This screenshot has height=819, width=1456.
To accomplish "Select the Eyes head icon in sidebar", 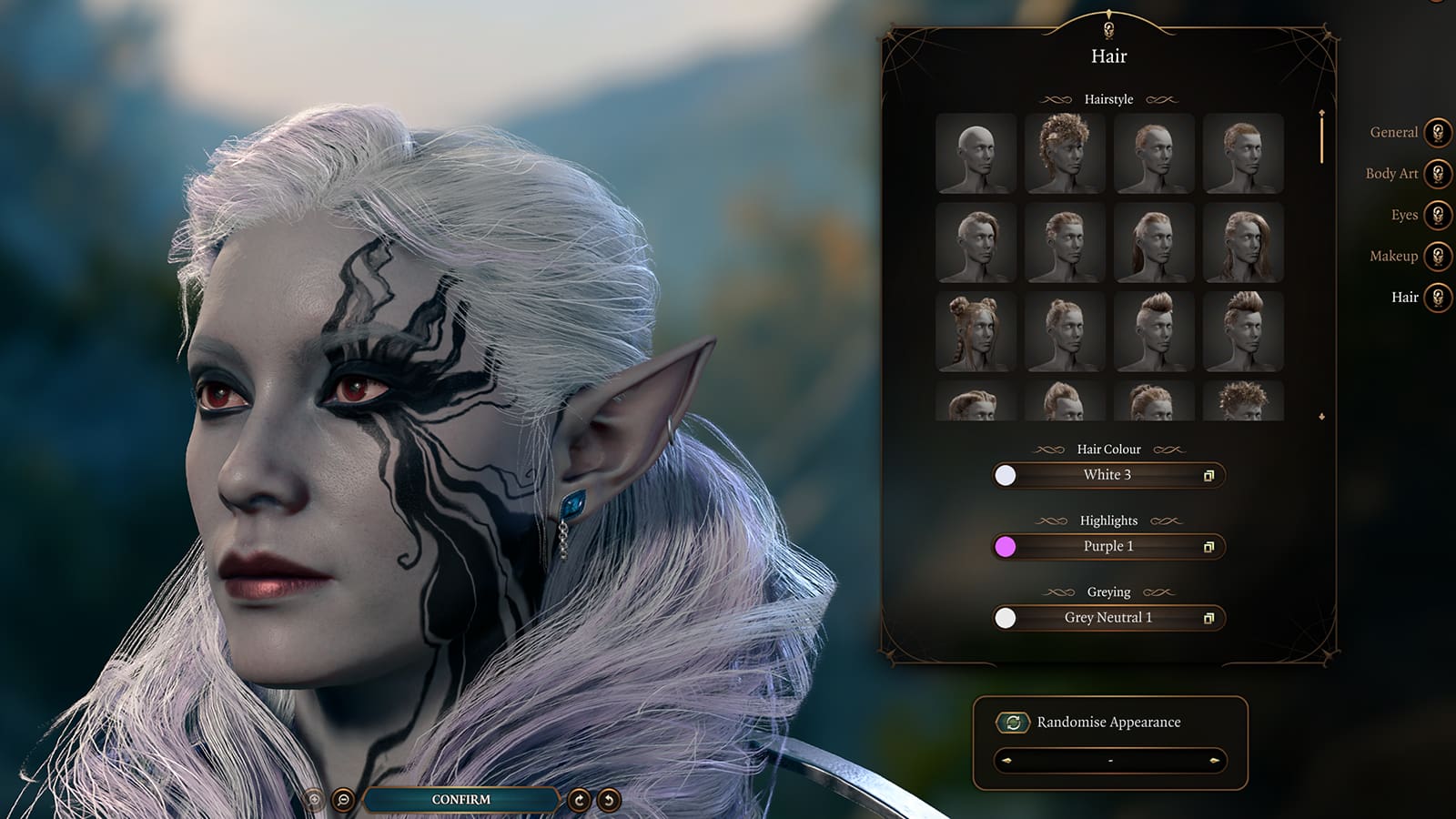I will [x=1438, y=216].
